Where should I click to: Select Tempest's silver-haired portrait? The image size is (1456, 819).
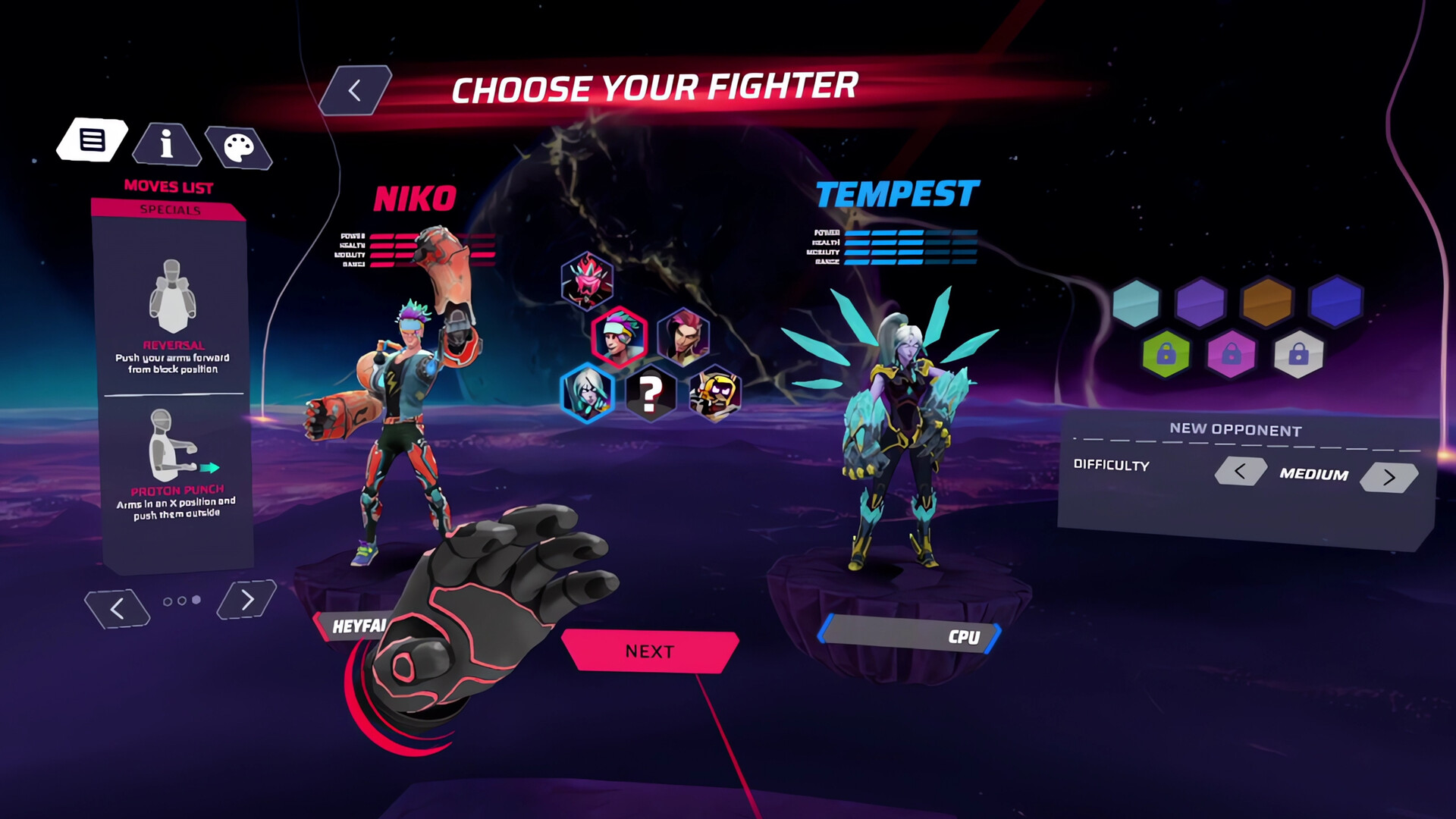click(x=587, y=393)
